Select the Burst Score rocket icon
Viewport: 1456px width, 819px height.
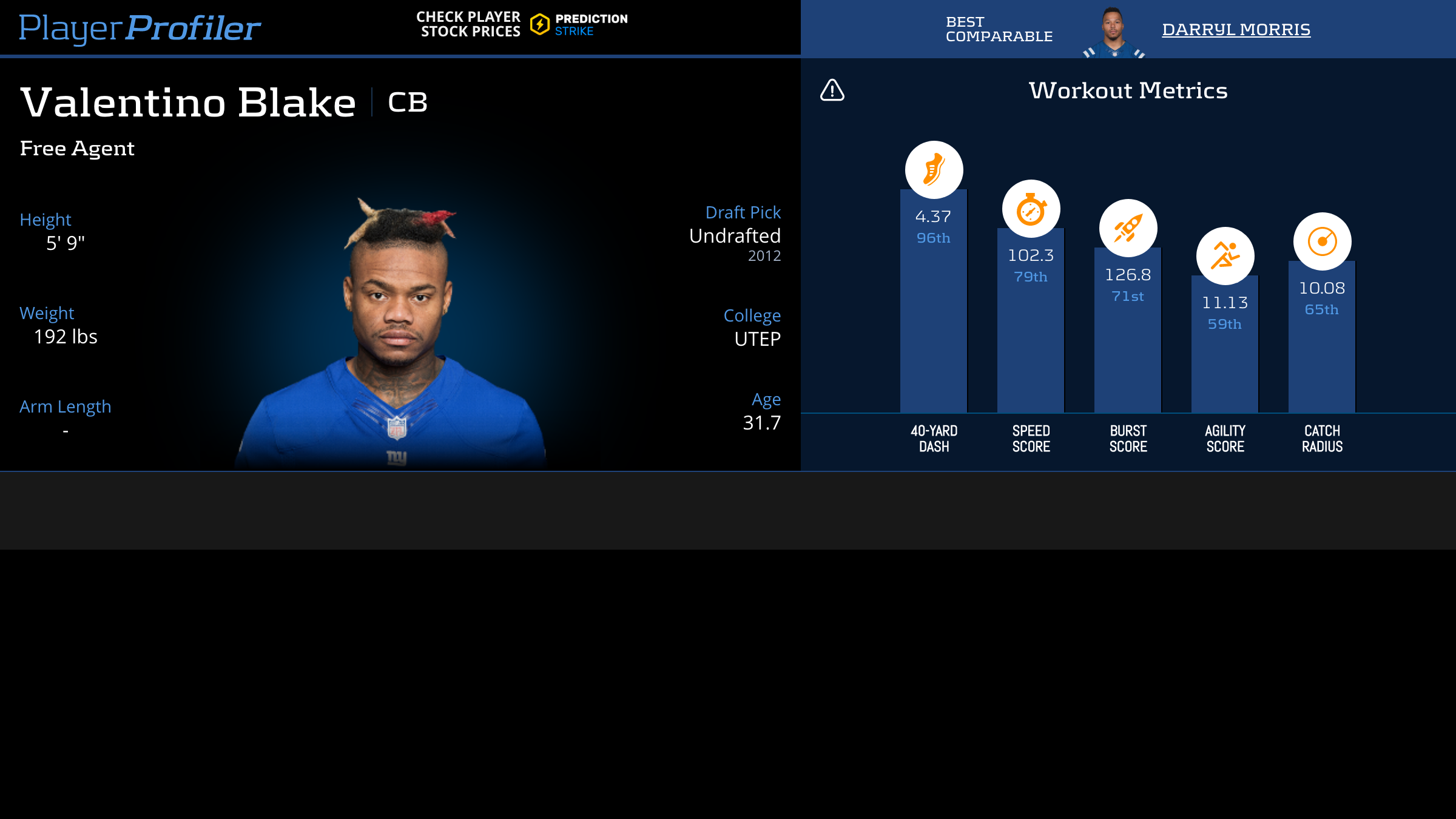point(1128,228)
